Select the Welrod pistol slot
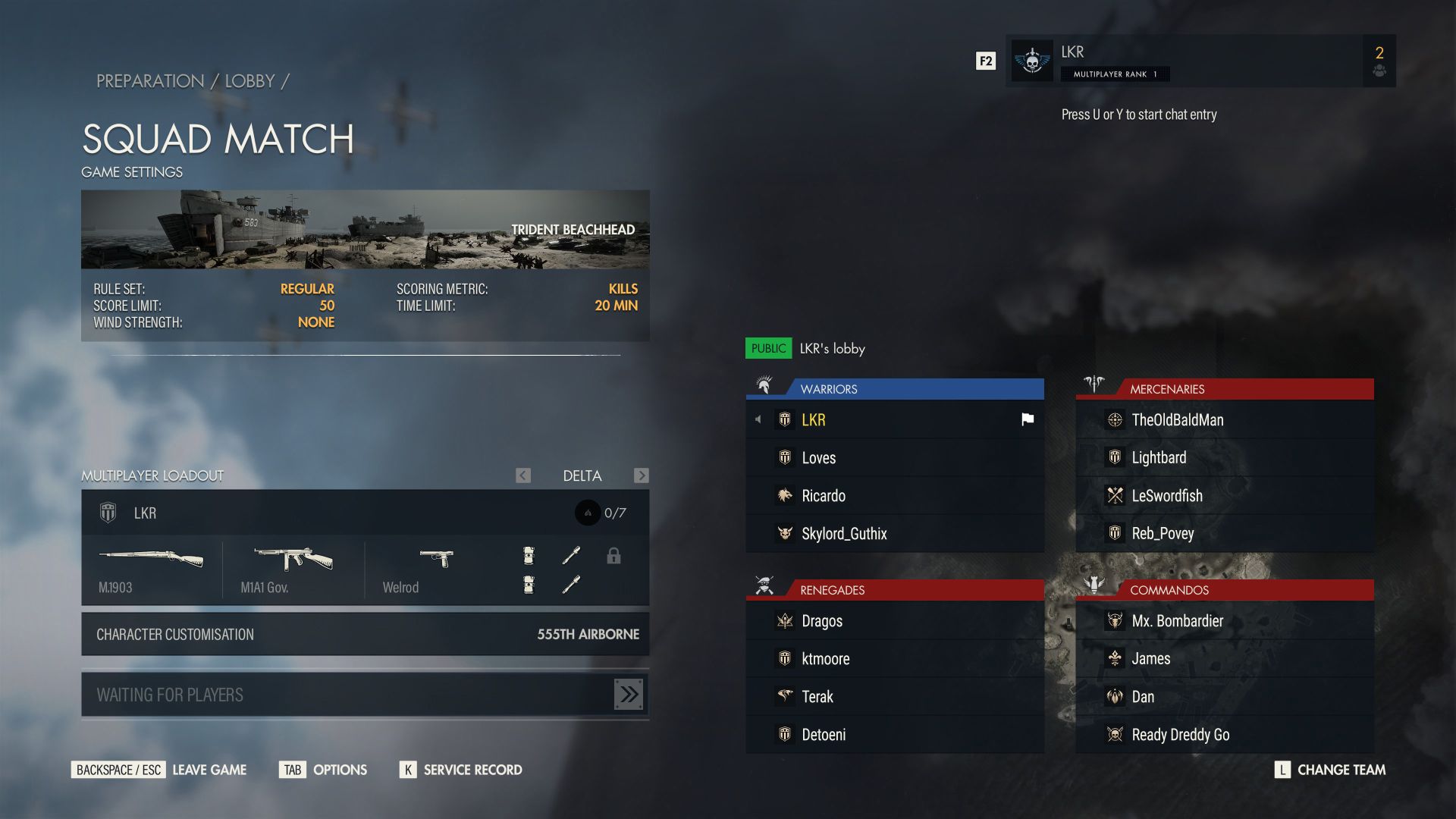 click(435, 570)
